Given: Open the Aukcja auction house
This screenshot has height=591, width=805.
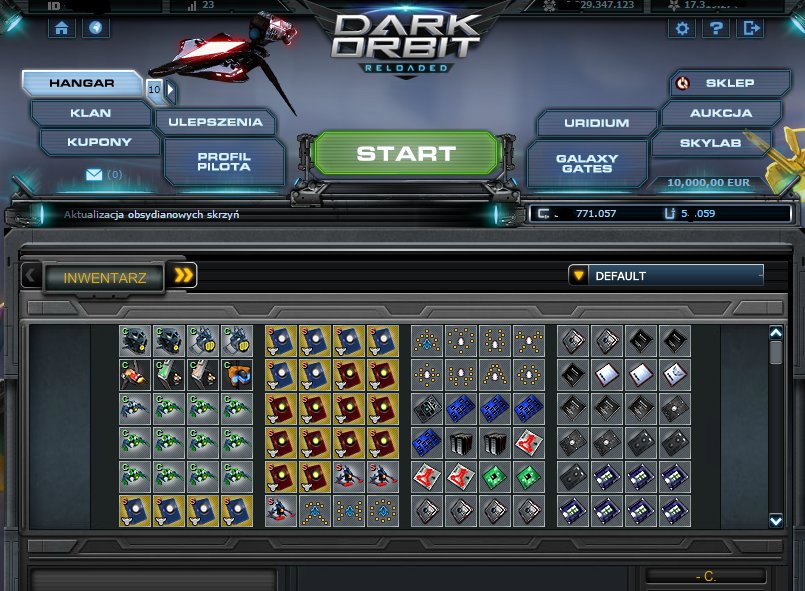Looking at the screenshot, I should (x=720, y=113).
